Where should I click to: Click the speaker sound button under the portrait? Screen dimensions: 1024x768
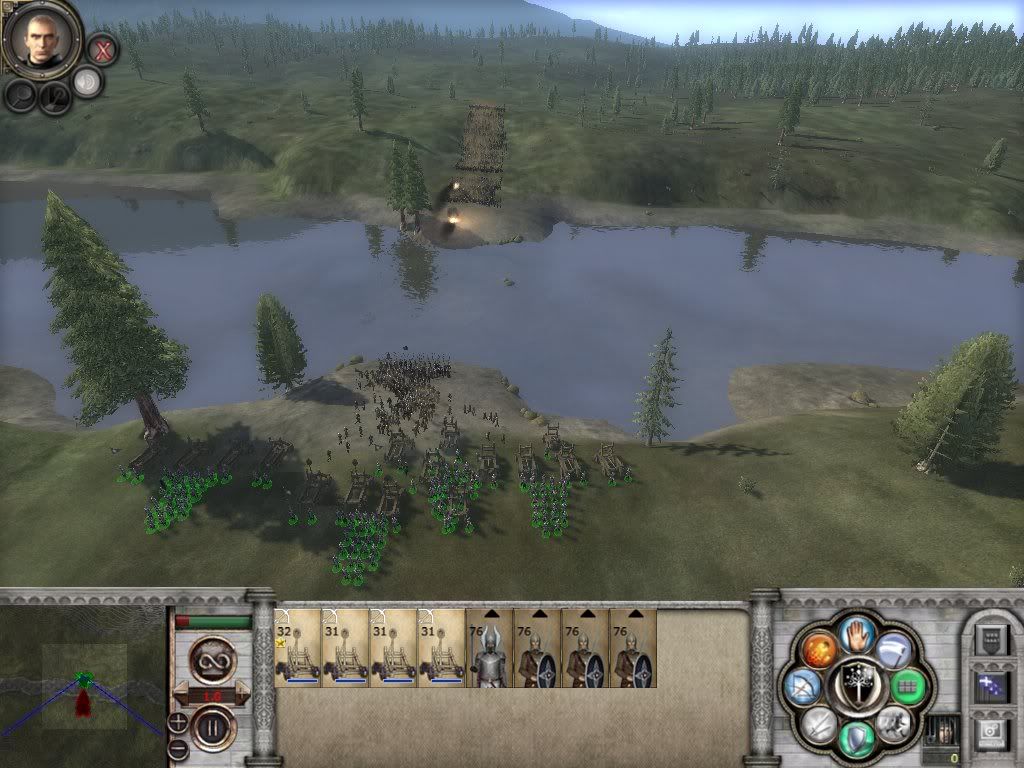pyautogui.click(x=88, y=82)
